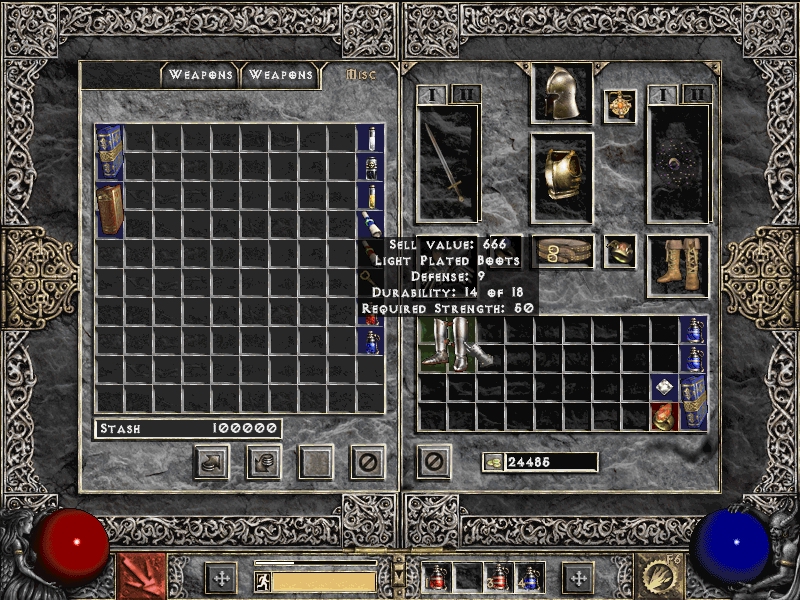Close the character inventory panel
Viewport: 800px width, 600px height.
click(x=433, y=461)
